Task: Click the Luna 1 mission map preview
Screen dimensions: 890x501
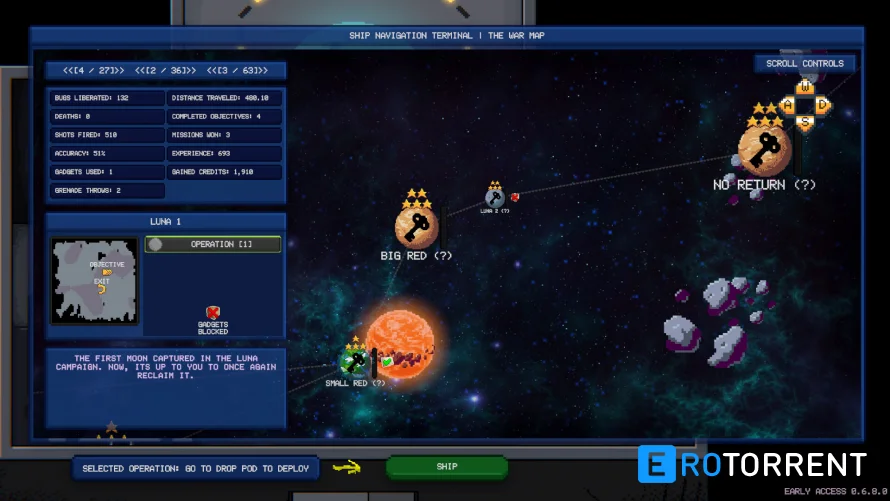Action: (95, 280)
